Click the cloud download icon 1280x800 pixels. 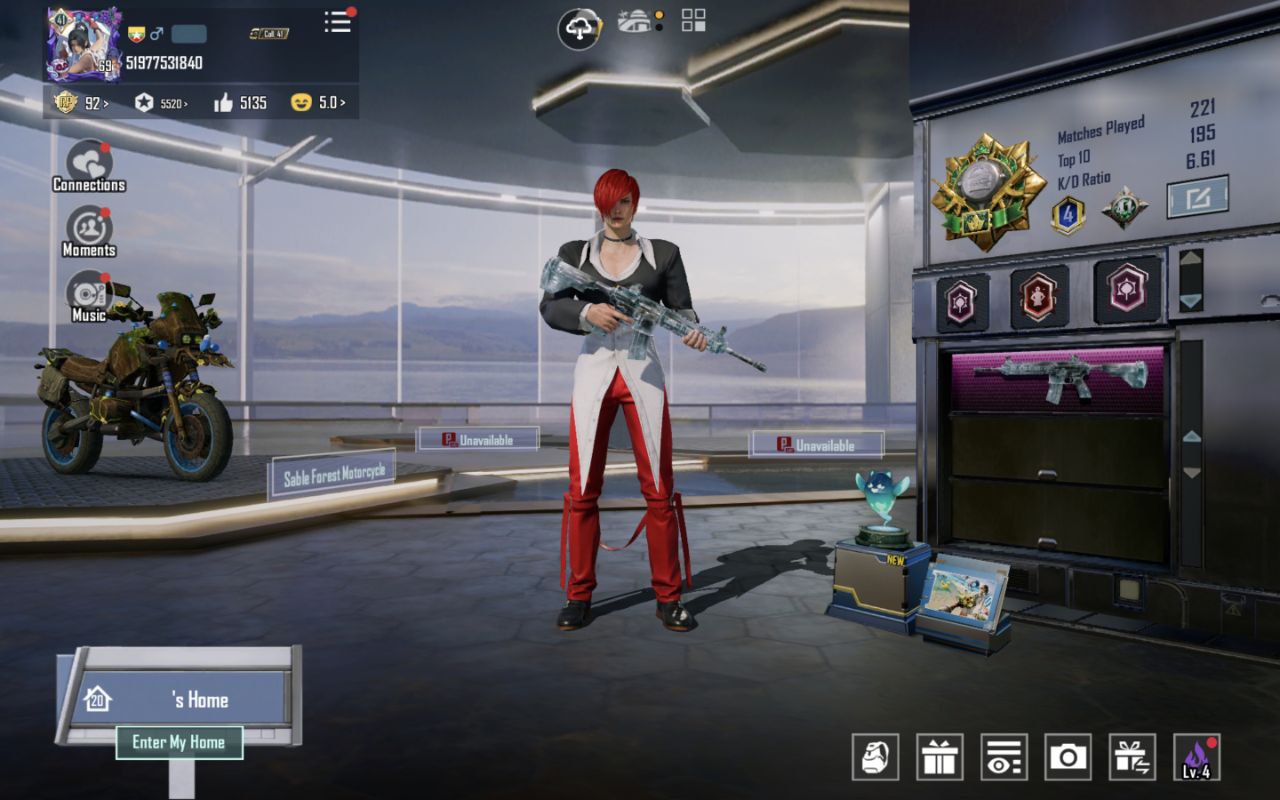(x=579, y=29)
